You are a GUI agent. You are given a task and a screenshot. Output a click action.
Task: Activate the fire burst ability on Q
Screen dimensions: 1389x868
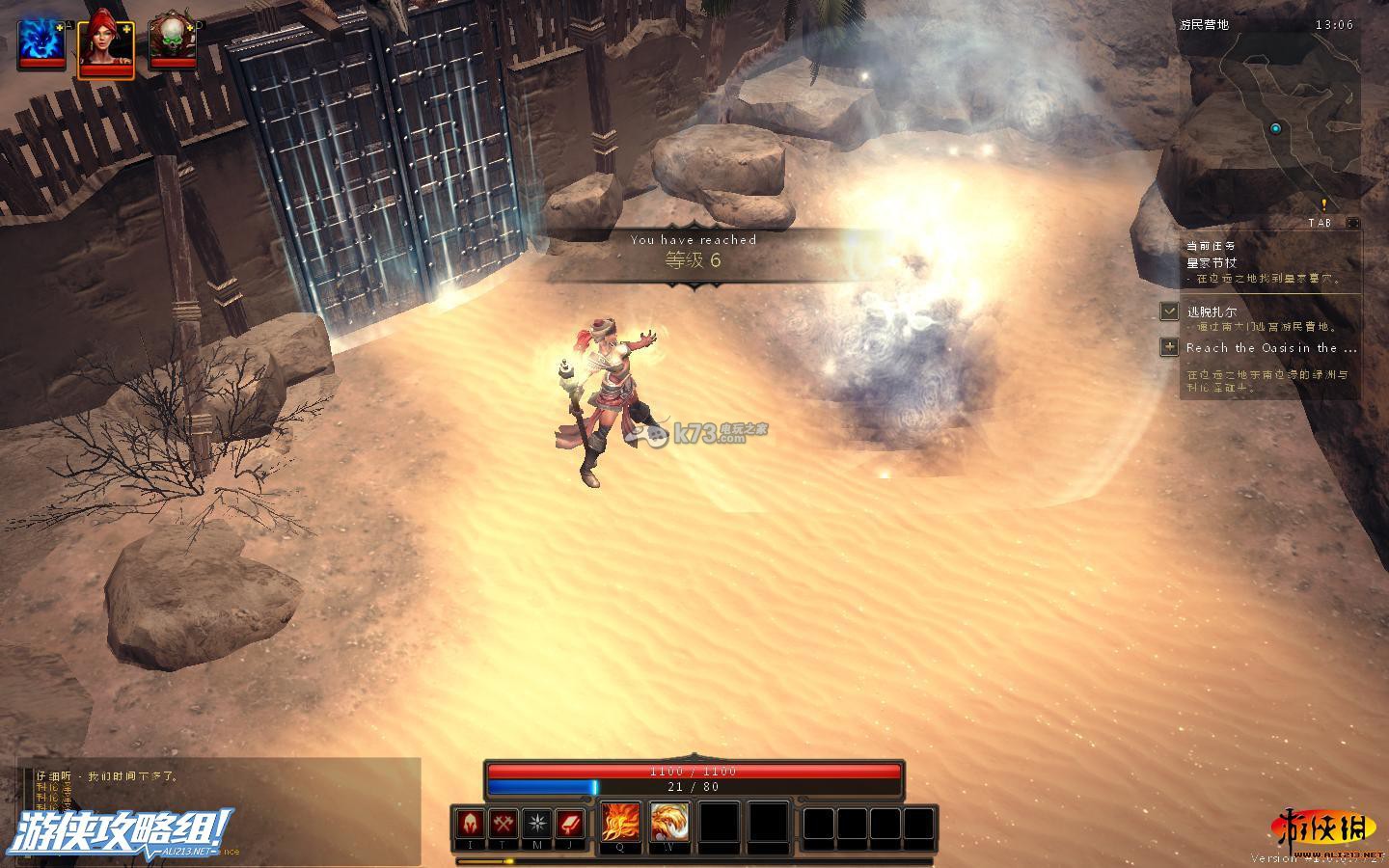click(620, 823)
